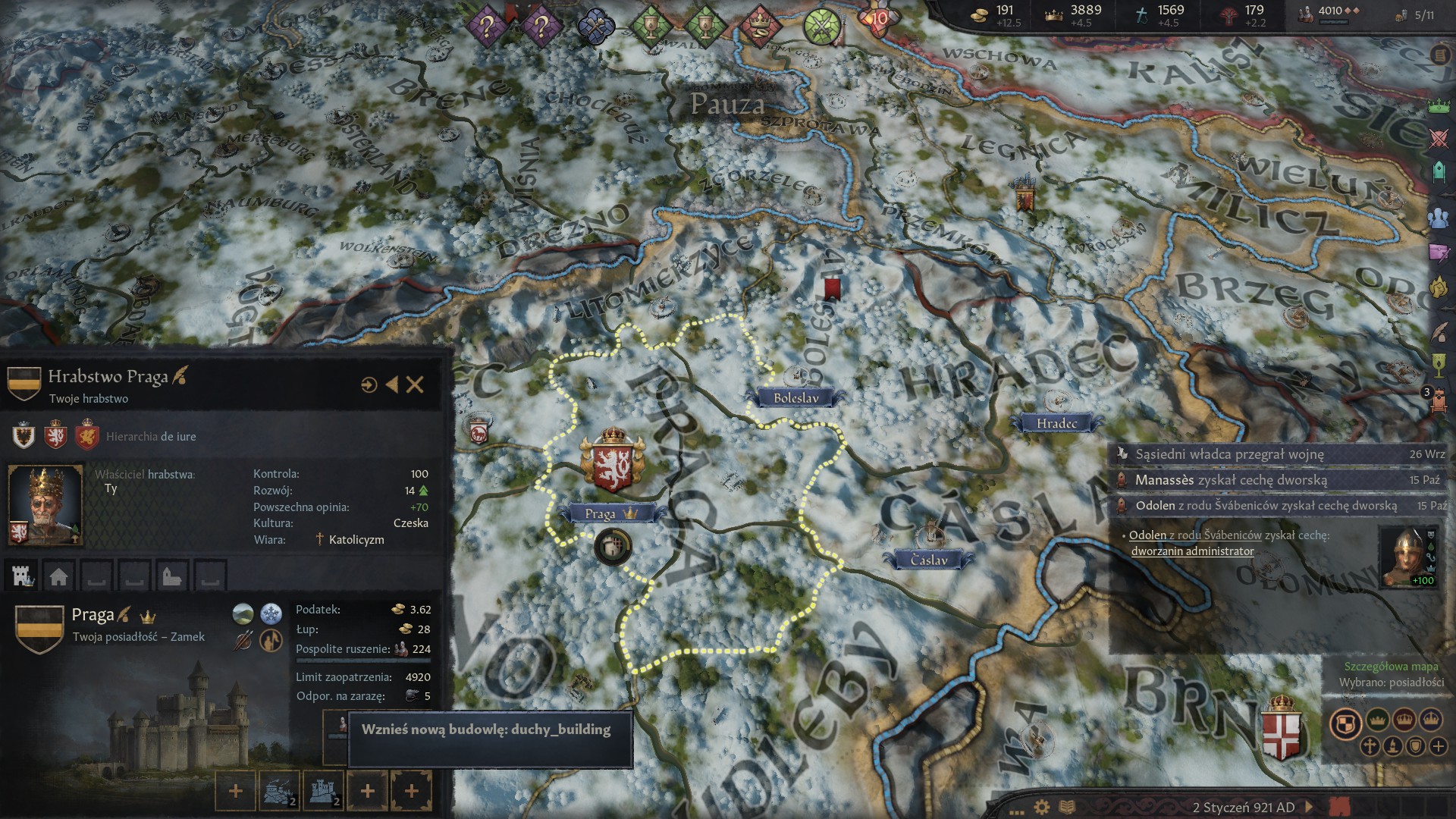
Task: Enable the kingdoms map mode with crown icon
Action: 1404,720
